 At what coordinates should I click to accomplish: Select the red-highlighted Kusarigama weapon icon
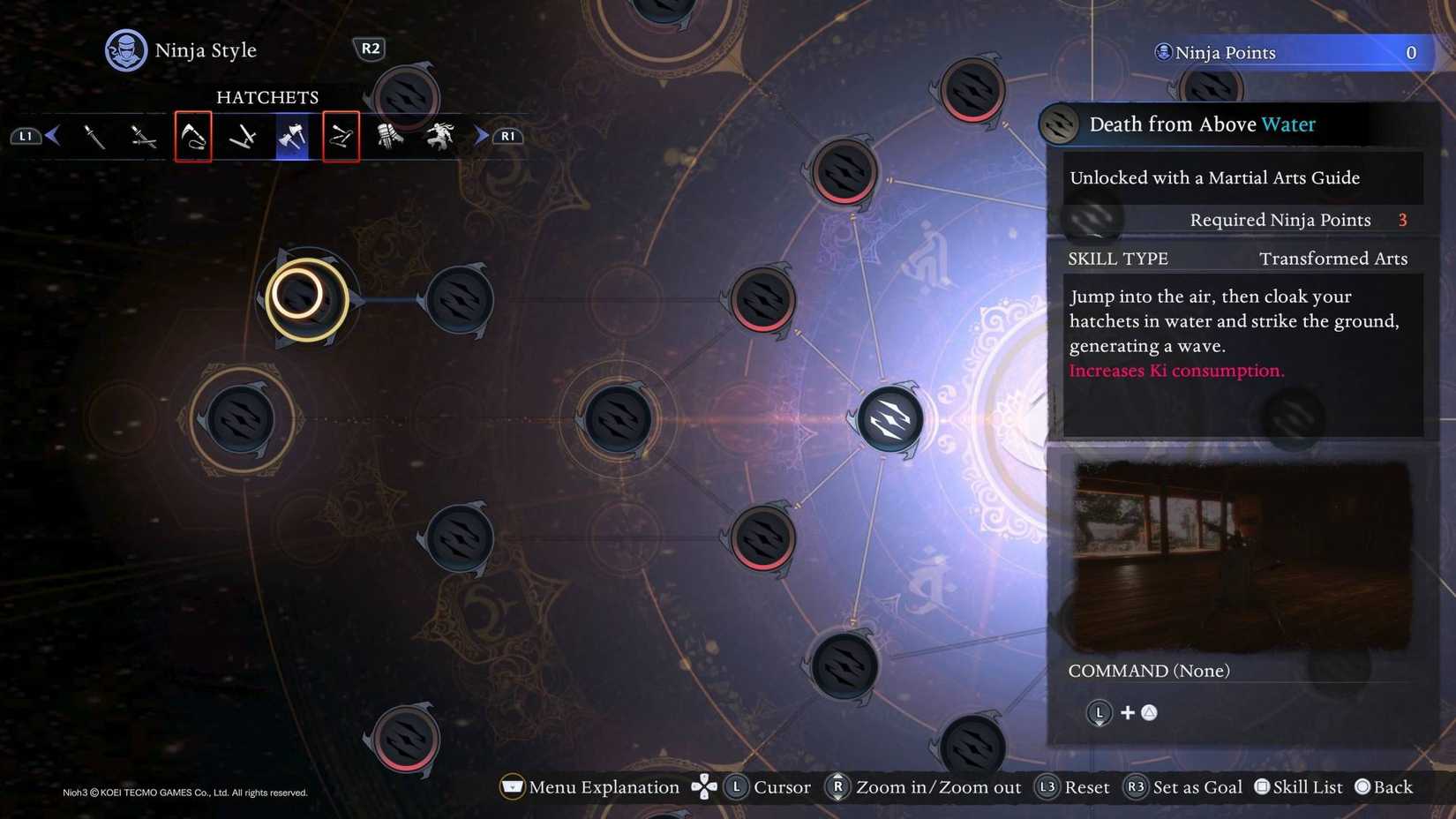pos(193,136)
